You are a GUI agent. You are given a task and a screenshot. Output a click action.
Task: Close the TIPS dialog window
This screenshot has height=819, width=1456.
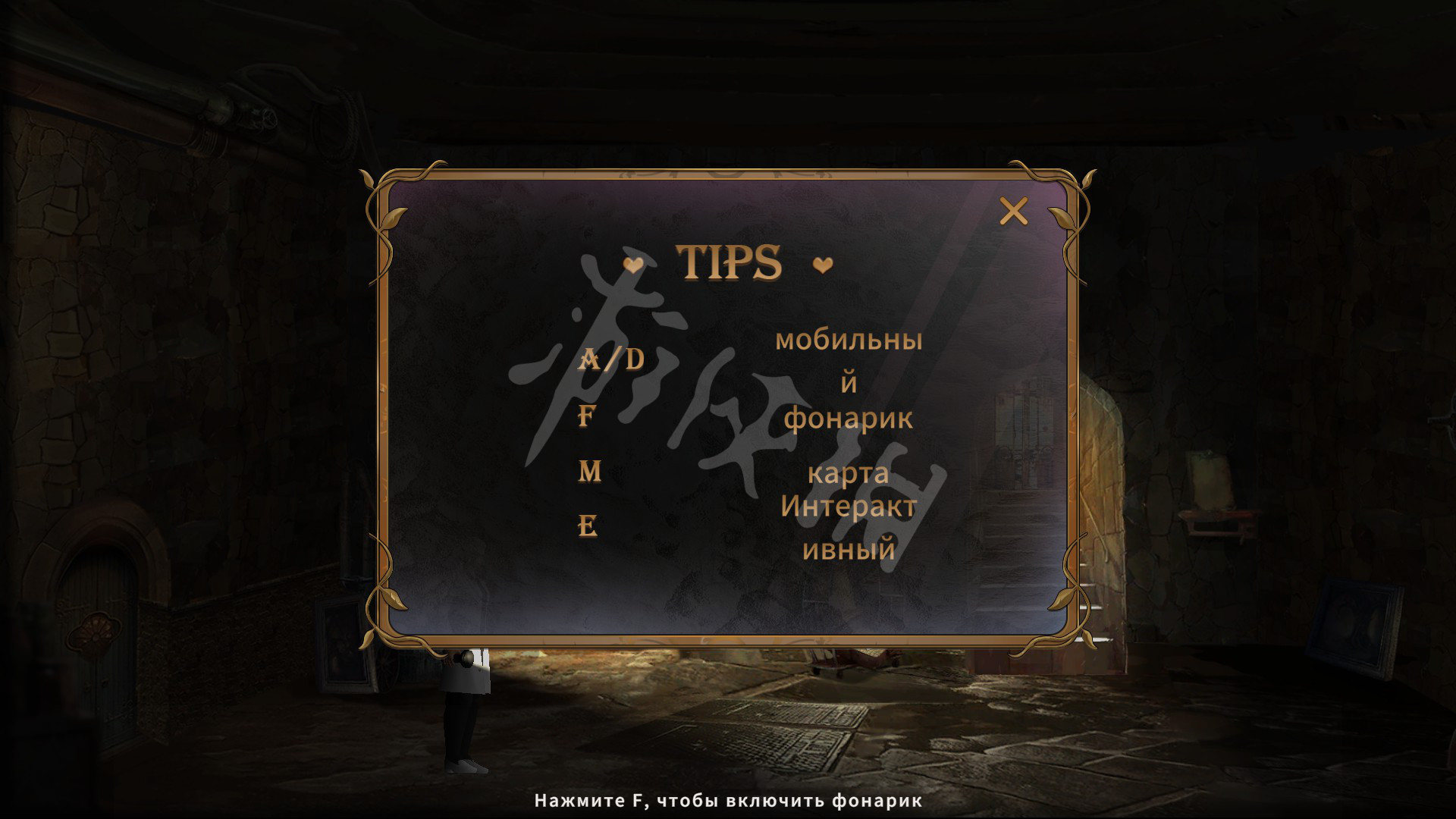1013,212
